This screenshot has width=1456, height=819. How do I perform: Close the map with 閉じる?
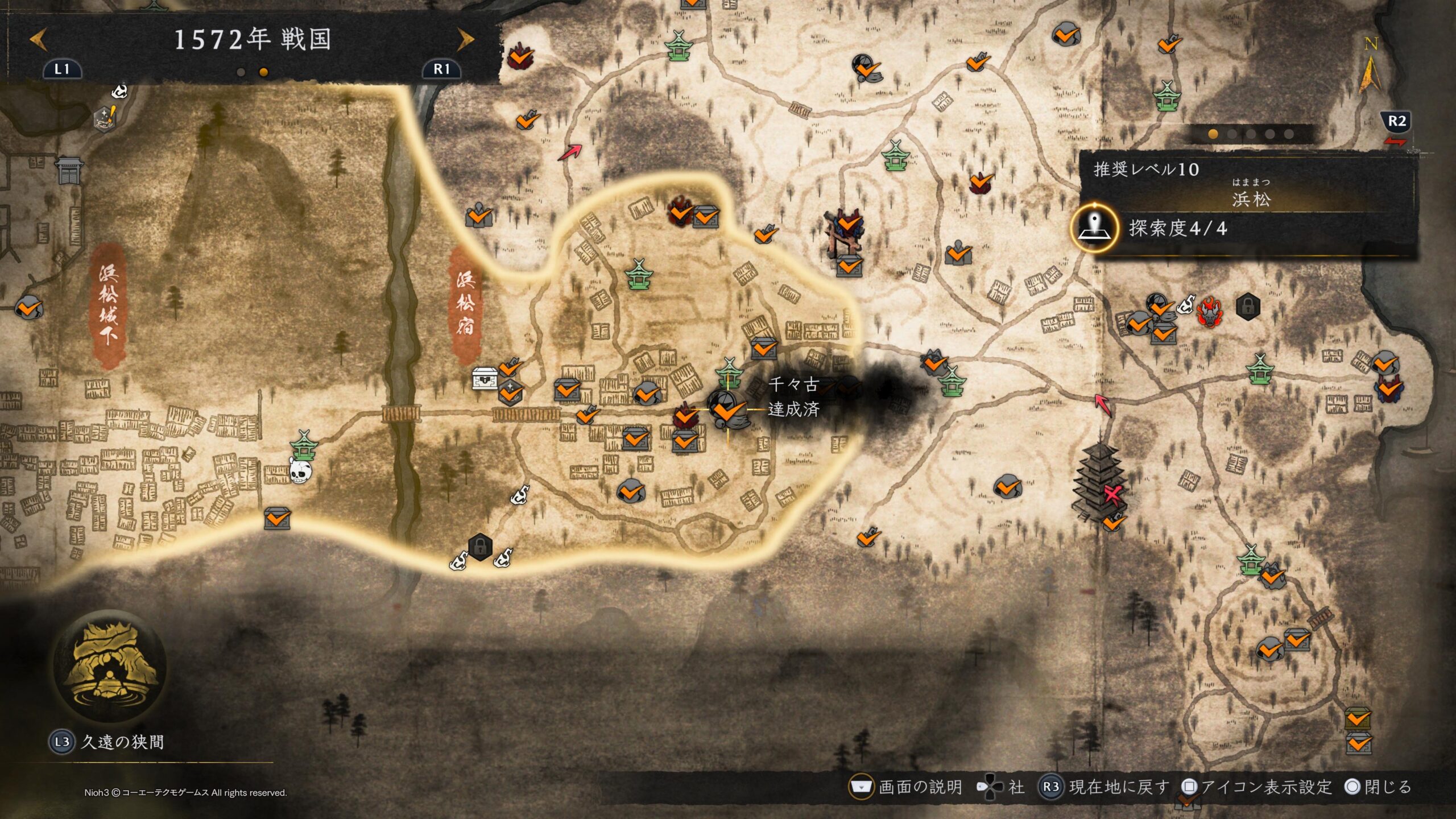(x=1379, y=787)
